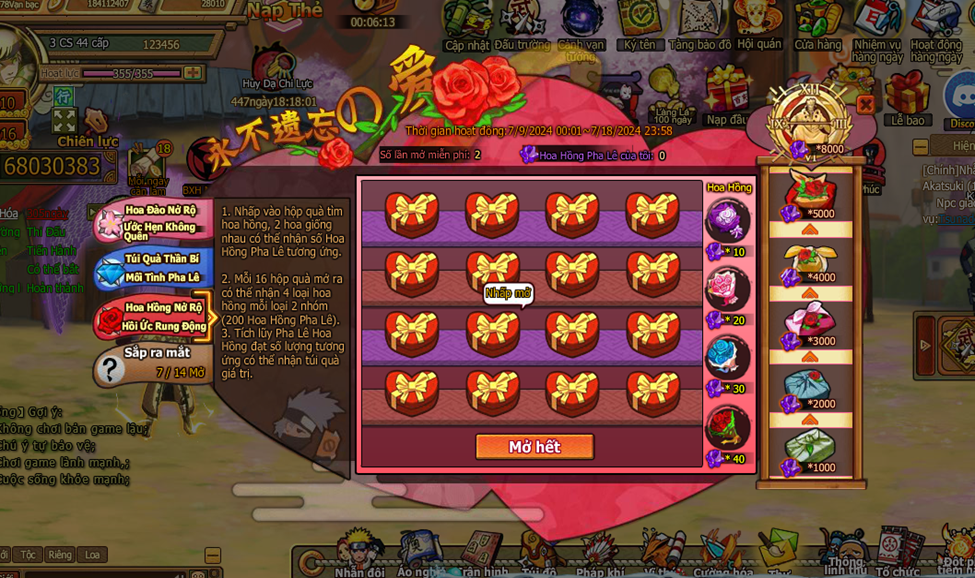Close the rose event window
The width and height of the screenshot is (975, 578).
click(x=865, y=104)
